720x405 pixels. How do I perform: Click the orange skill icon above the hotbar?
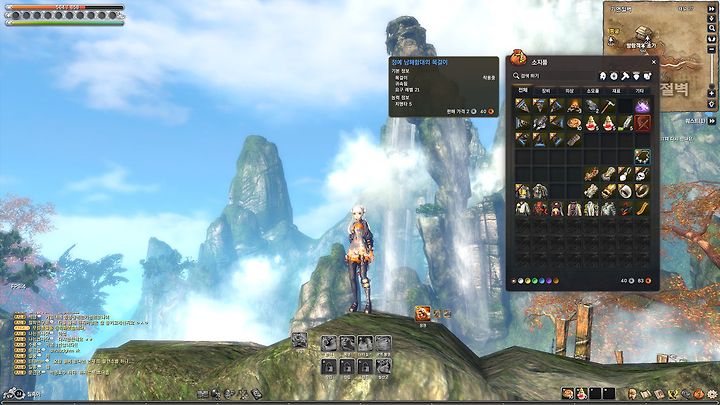(x=423, y=314)
